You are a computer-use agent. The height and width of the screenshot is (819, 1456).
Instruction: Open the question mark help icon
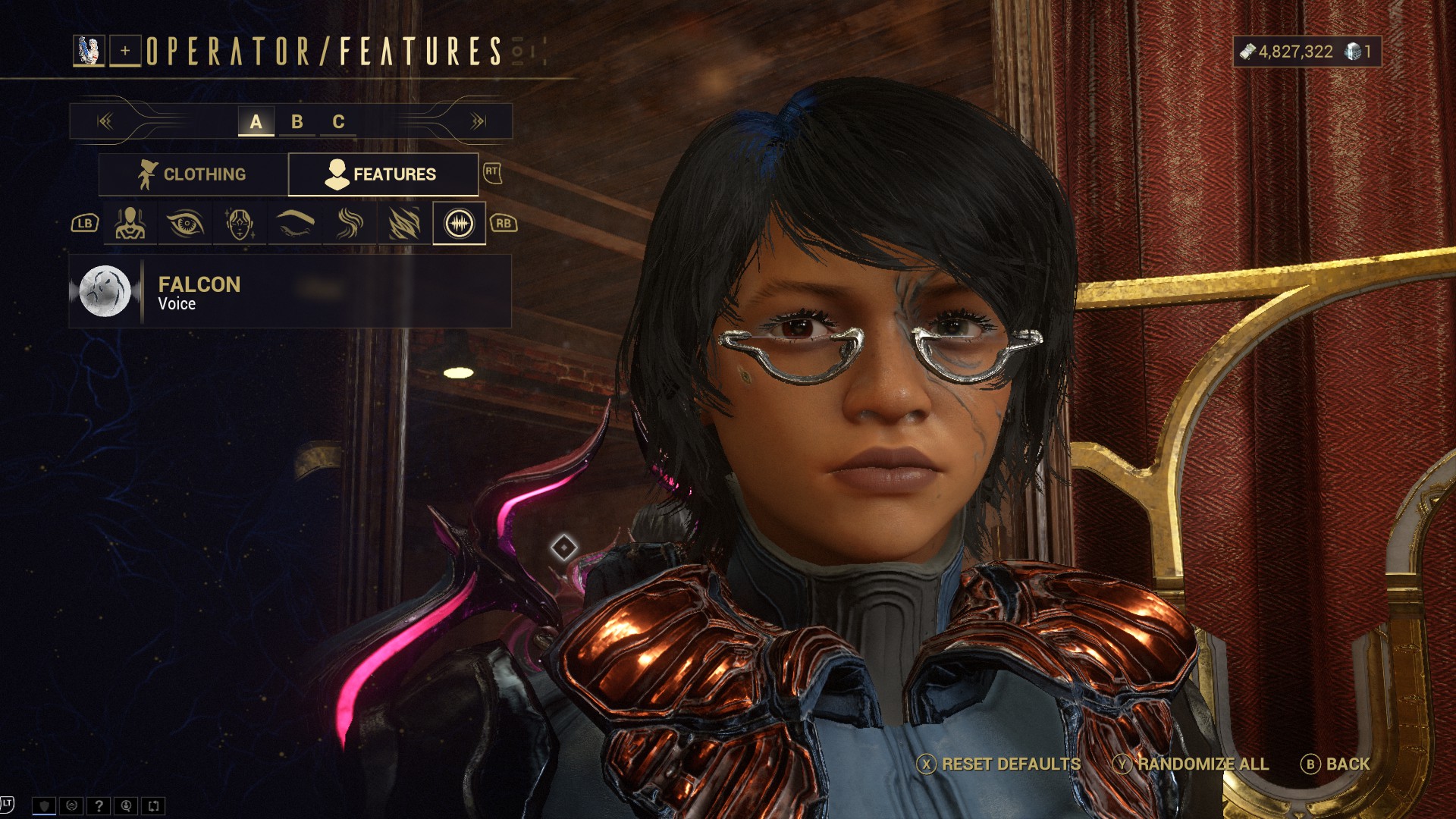point(99,806)
